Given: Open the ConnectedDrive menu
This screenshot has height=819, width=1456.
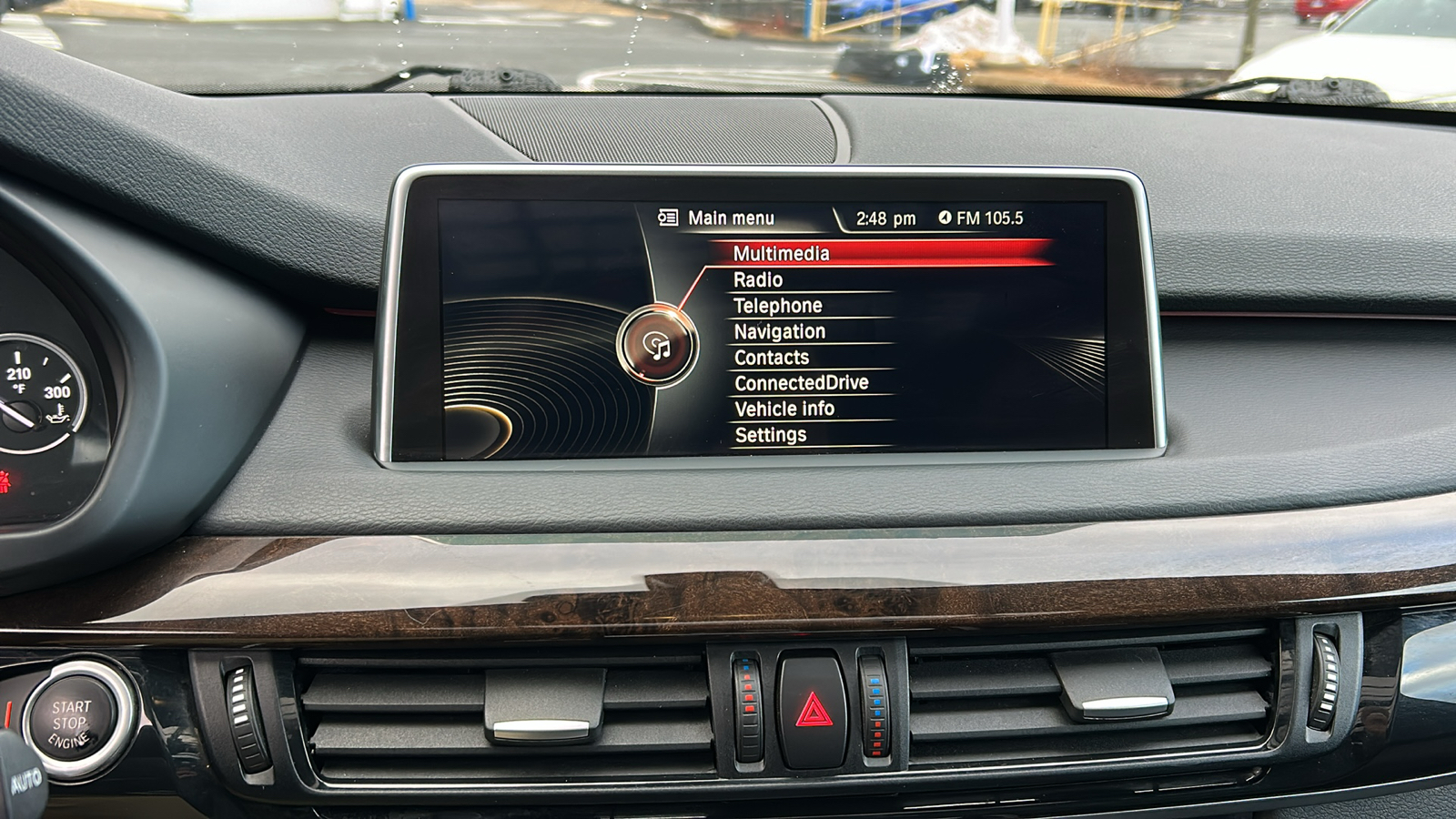Looking at the screenshot, I should point(801,383).
